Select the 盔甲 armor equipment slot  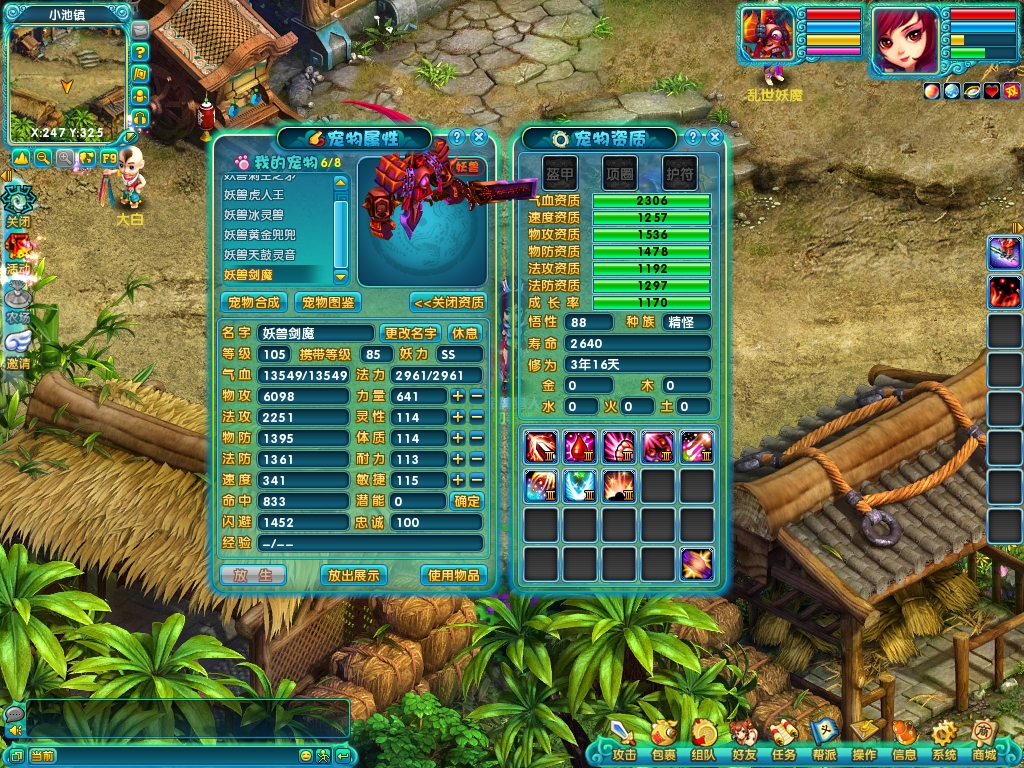[x=560, y=173]
